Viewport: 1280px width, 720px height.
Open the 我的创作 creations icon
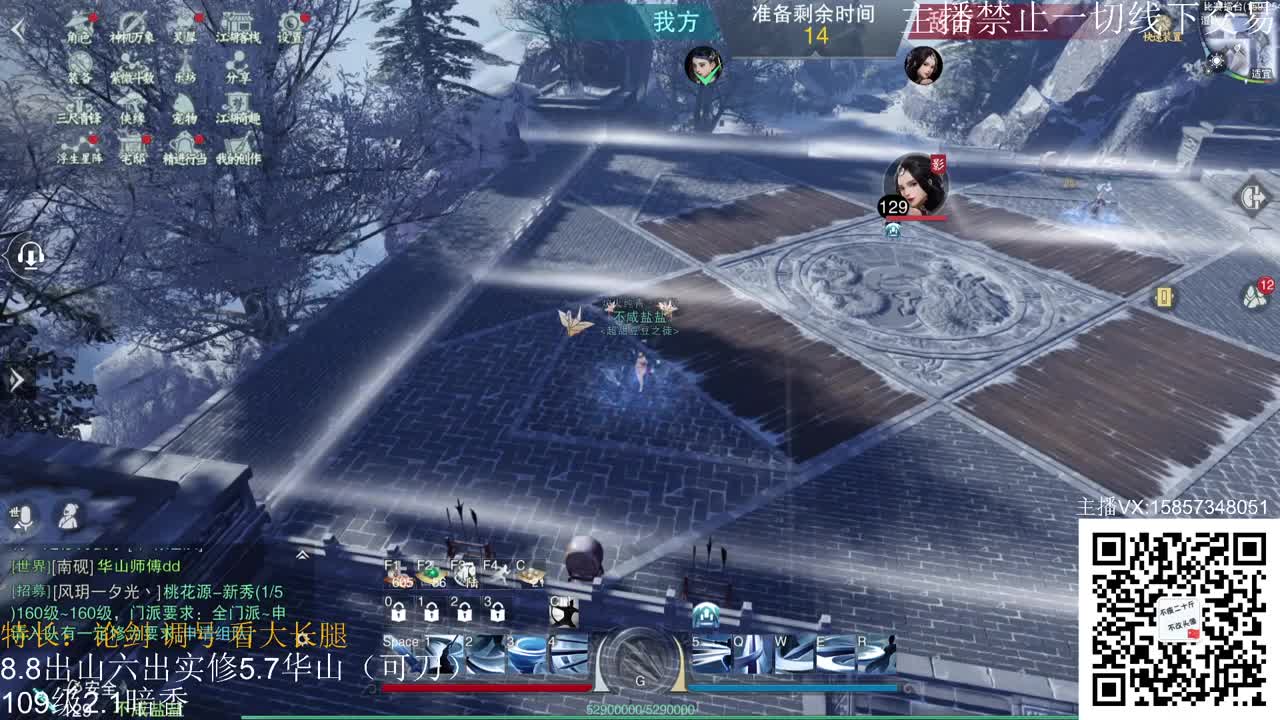pos(238,145)
